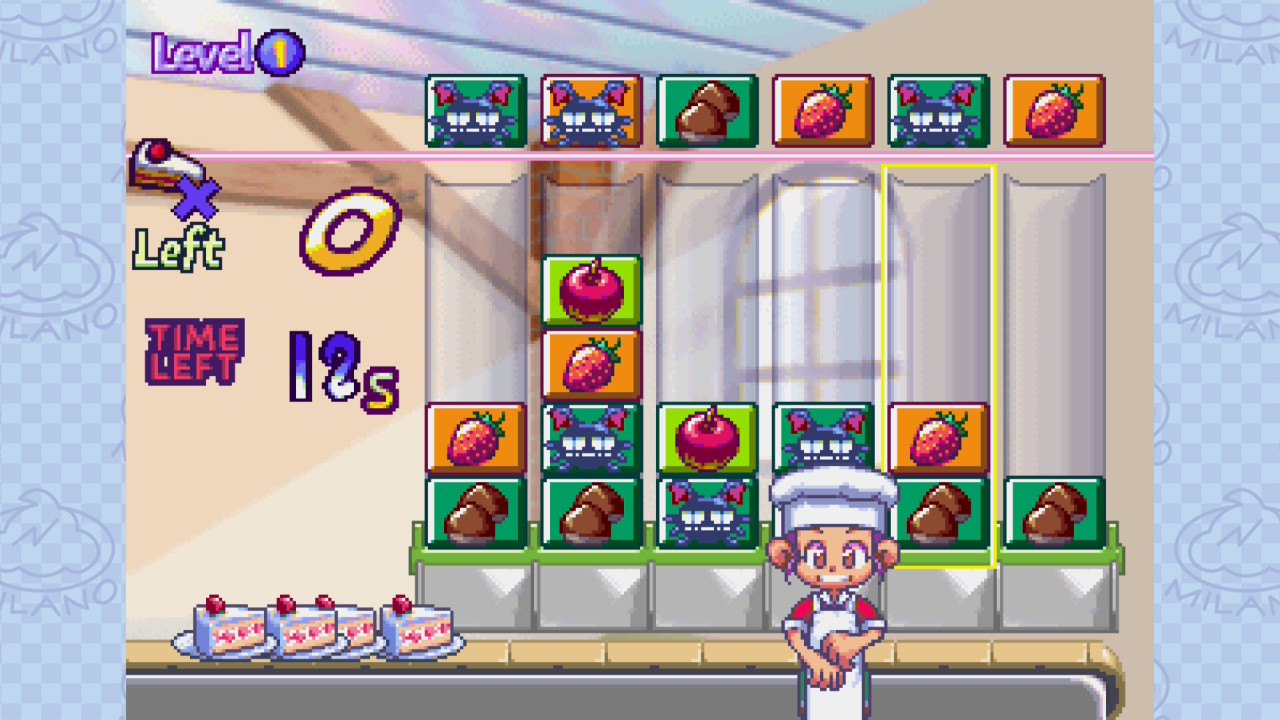Pick the chestnut tile above the pink line
Image resolution: width=1280 pixels, height=720 pixels.
pos(707,111)
